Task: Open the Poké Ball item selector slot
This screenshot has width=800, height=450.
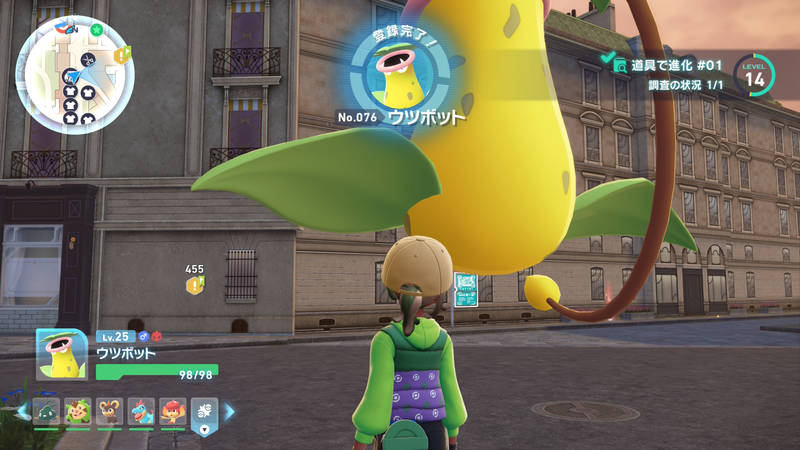Action: 203,413
